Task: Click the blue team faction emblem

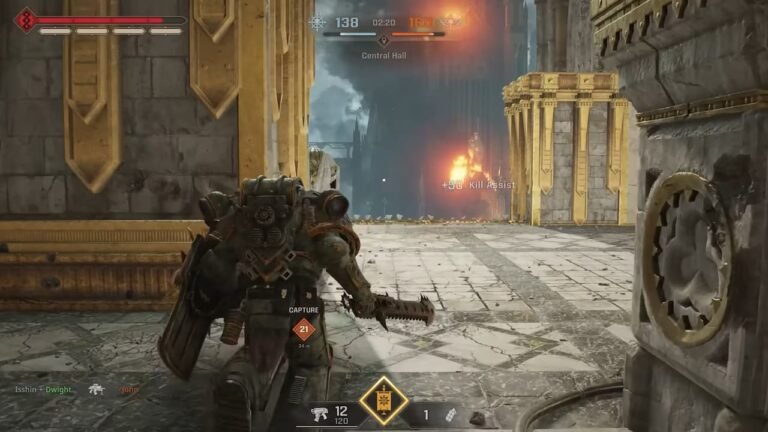Action: 317,22
